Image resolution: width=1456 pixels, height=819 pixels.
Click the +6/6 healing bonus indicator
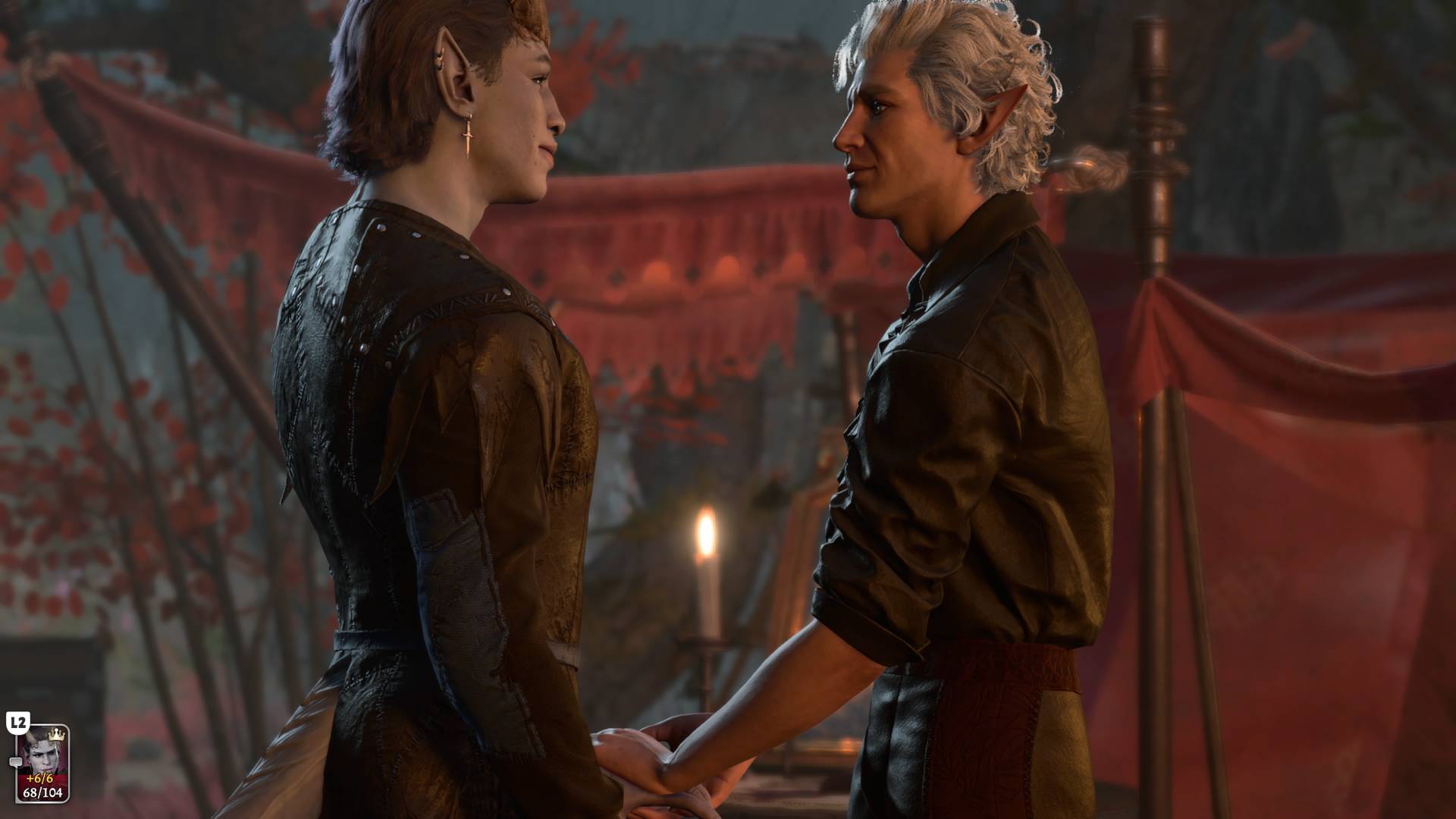point(39,779)
